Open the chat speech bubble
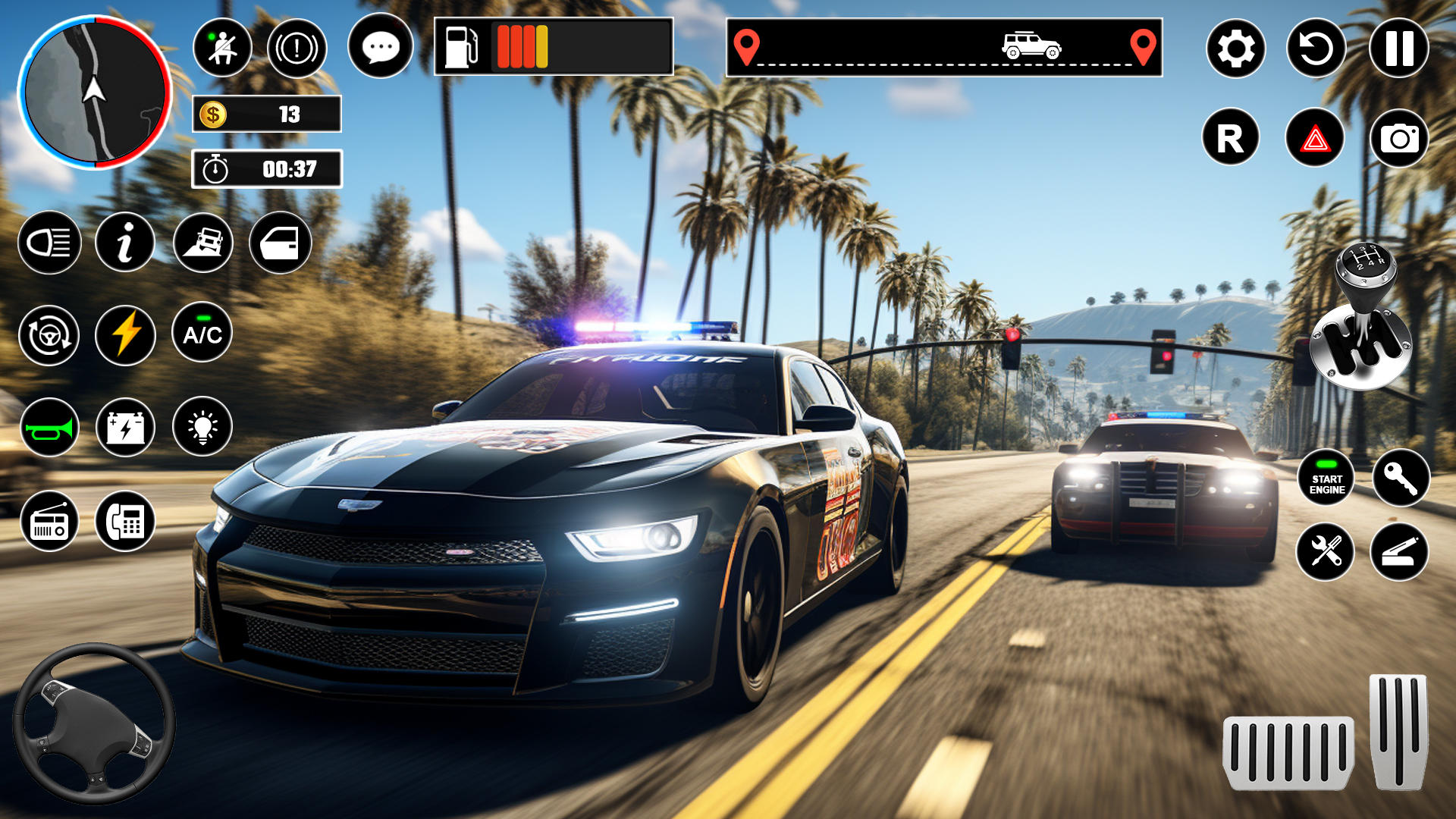The height and width of the screenshot is (819, 1456). (x=381, y=47)
